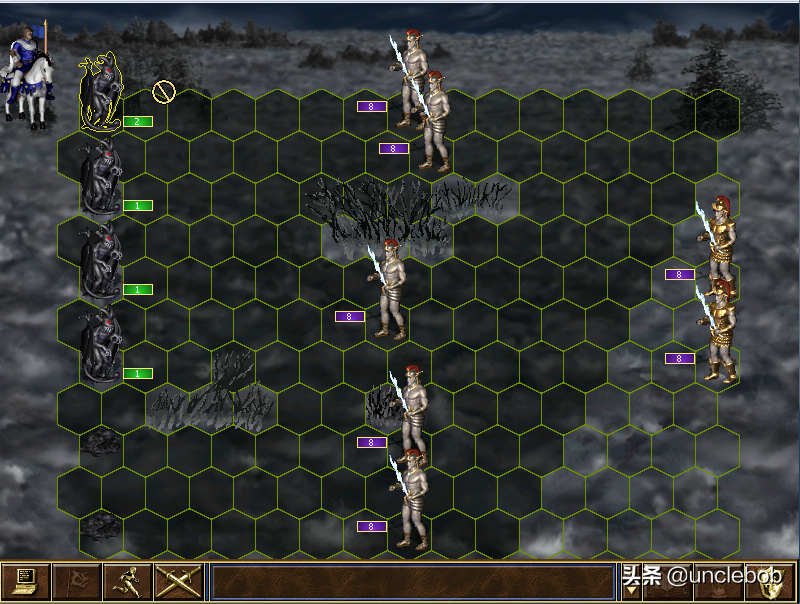Toggle auto-combat with the crossed swords
800x604 pixels.
point(178,581)
